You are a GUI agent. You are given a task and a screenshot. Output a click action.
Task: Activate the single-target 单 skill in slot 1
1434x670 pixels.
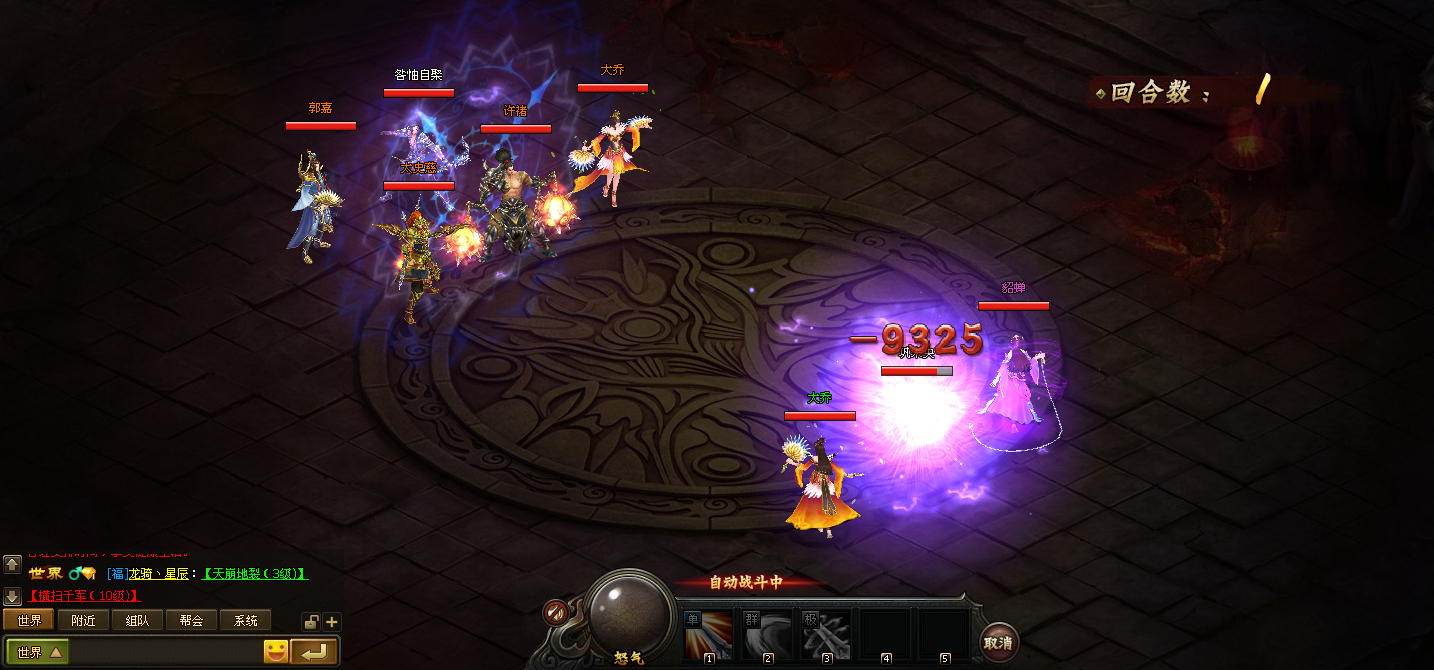click(708, 636)
